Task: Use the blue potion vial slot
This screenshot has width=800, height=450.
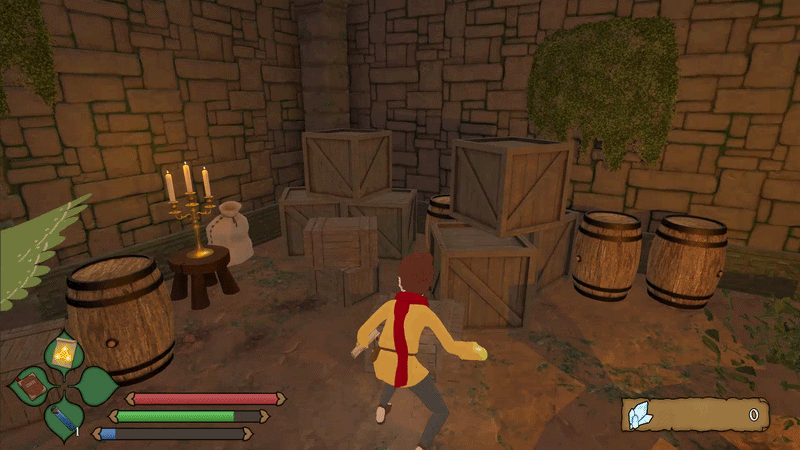Action: (62, 419)
